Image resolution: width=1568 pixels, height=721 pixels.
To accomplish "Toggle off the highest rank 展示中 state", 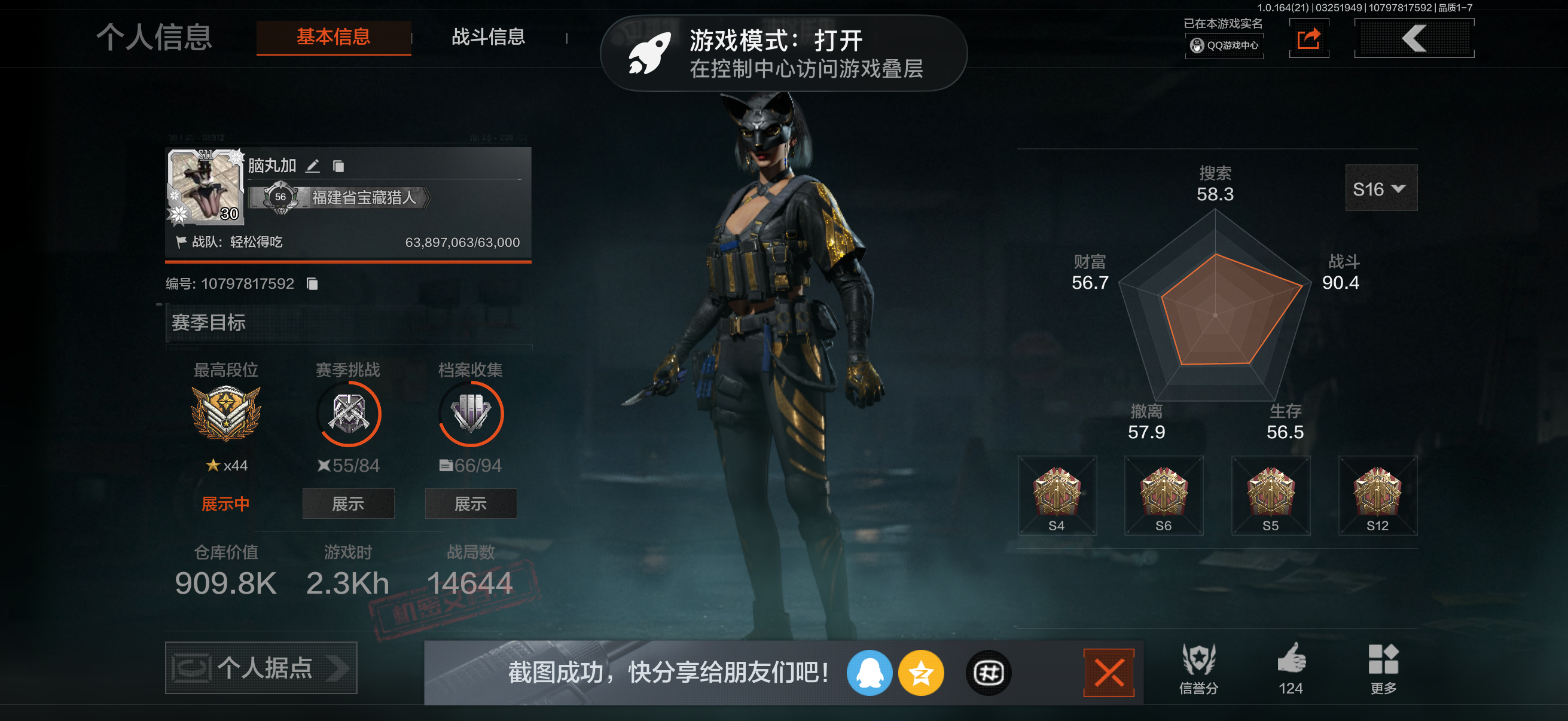I will point(226,503).
